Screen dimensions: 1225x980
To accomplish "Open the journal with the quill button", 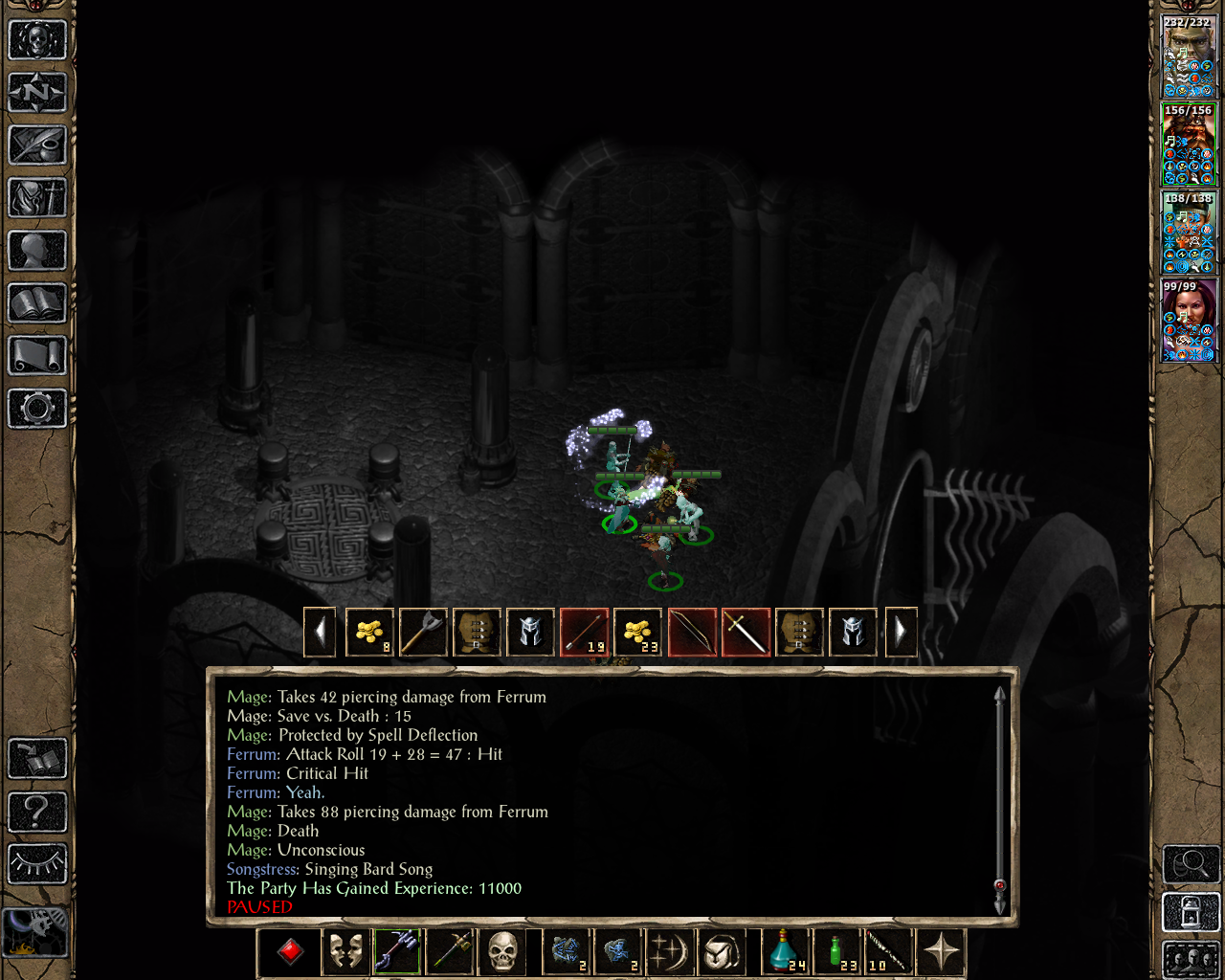I will 37,145.
